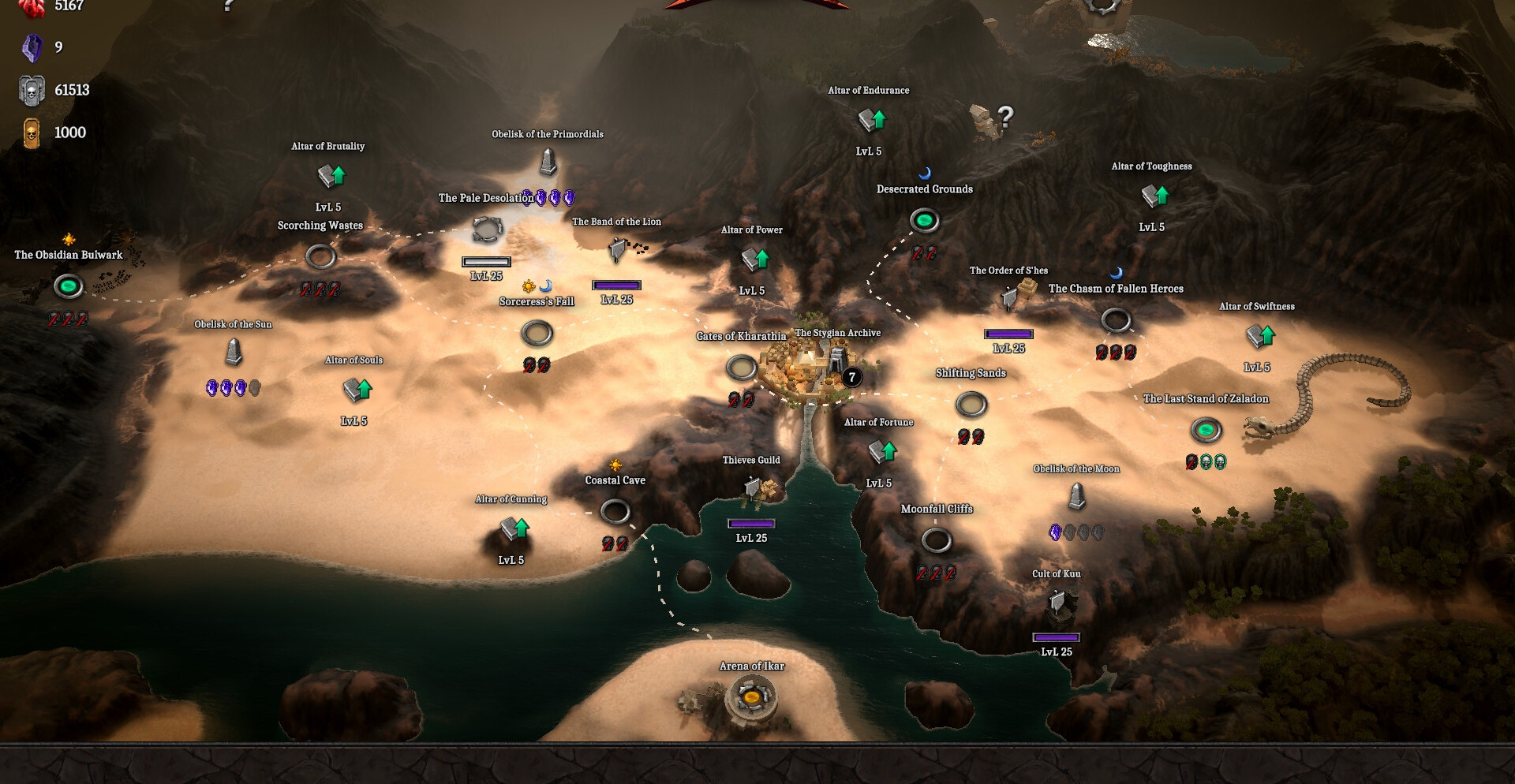The width and height of the screenshot is (1515, 784).
Task: Choose the Desecrated Grounds level
Action: tap(924, 220)
